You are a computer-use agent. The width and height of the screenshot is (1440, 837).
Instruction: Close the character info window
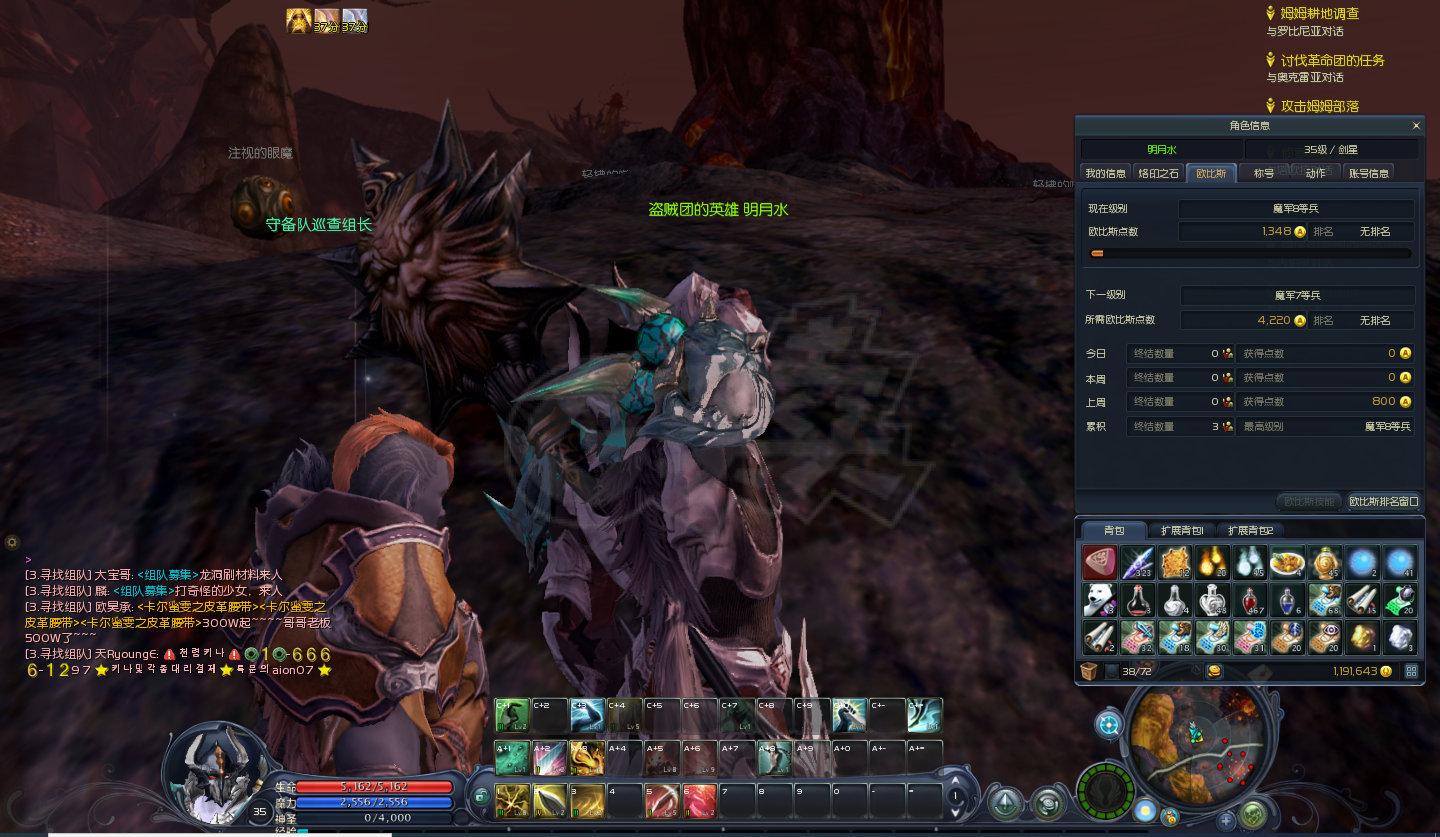point(1415,126)
